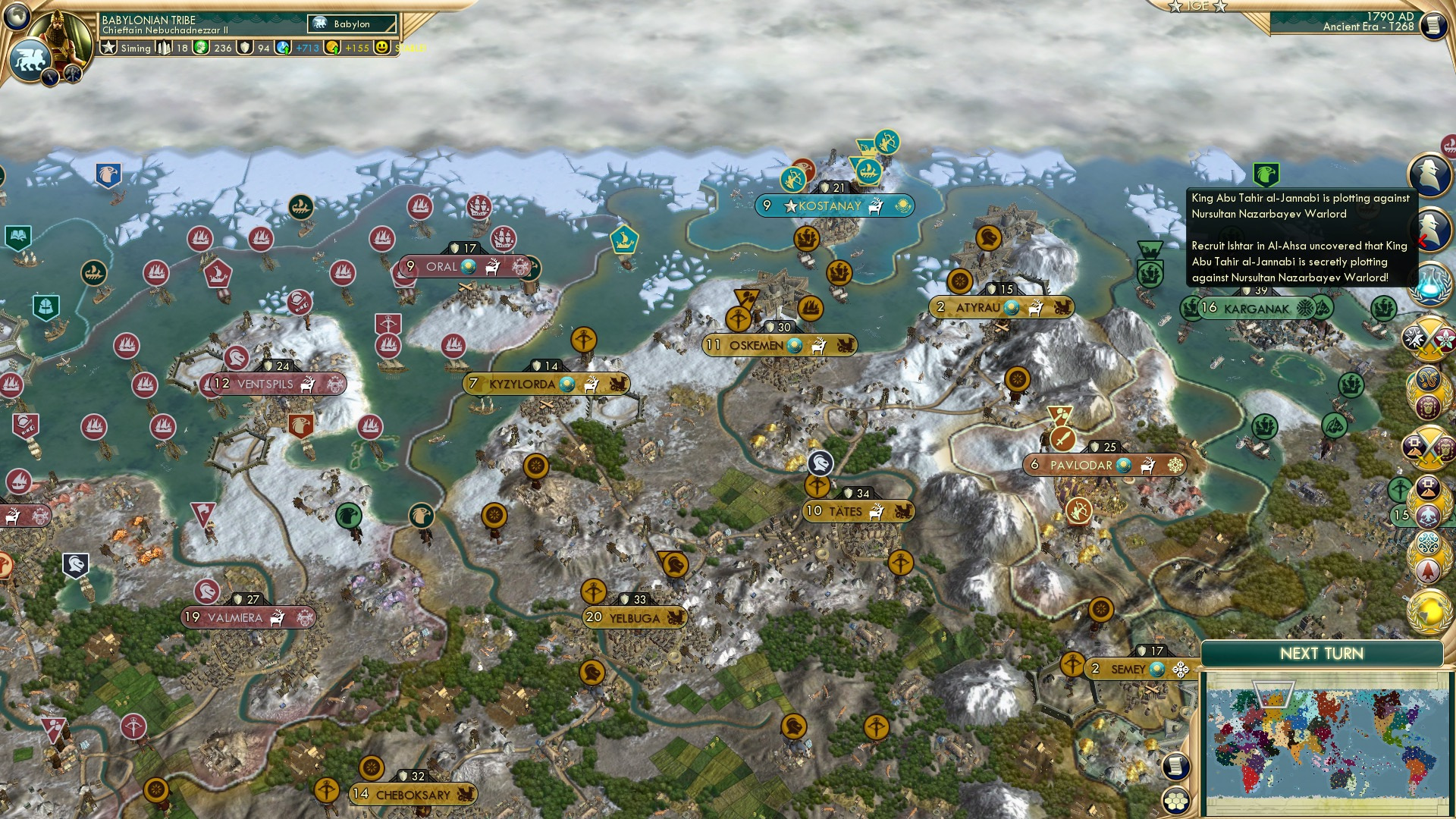Image resolution: width=1456 pixels, height=819 pixels.
Task: Expand the leader portrait panel
Action: [x=59, y=34]
